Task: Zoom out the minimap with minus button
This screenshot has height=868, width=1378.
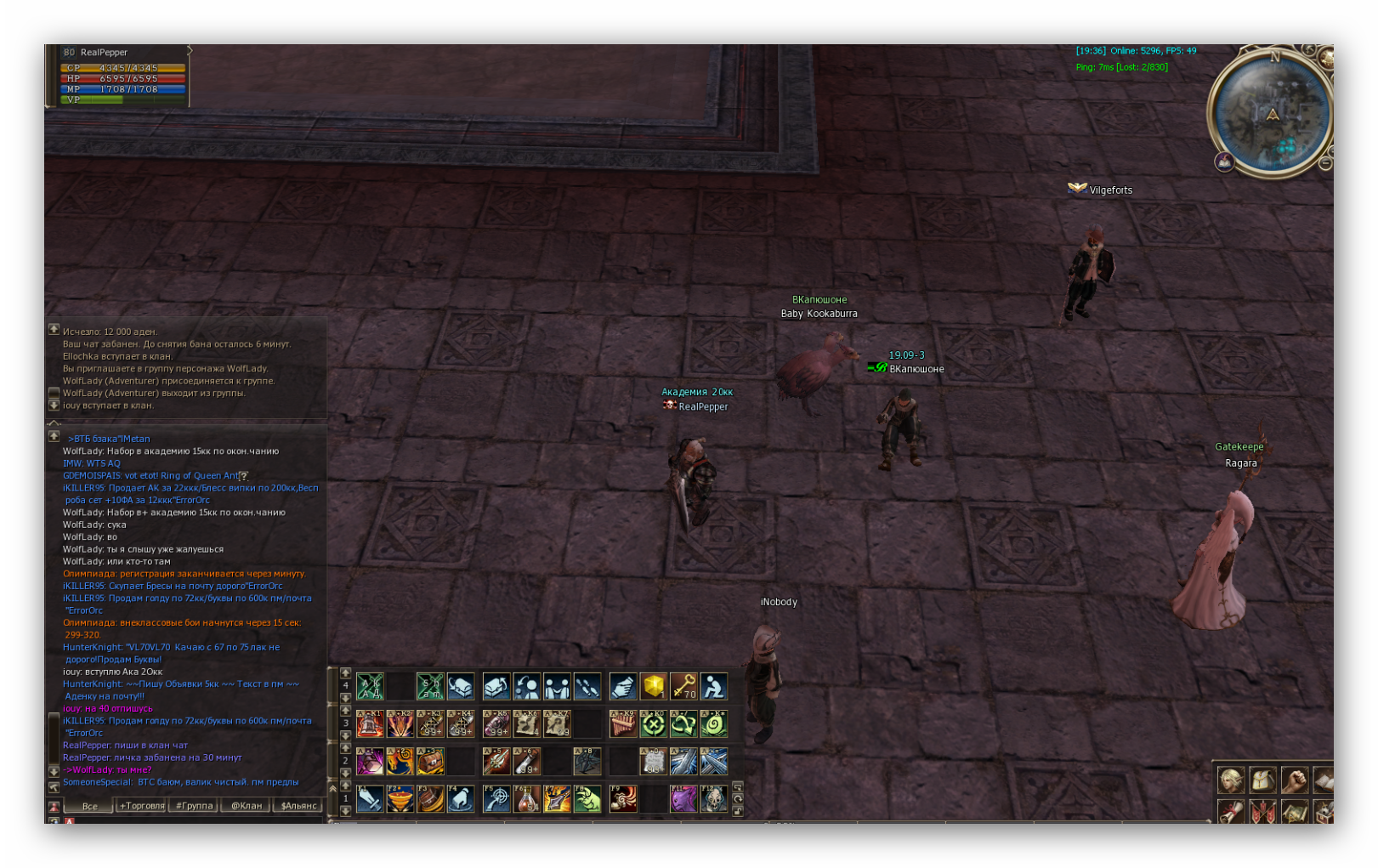Action: (x=1324, y=163)
